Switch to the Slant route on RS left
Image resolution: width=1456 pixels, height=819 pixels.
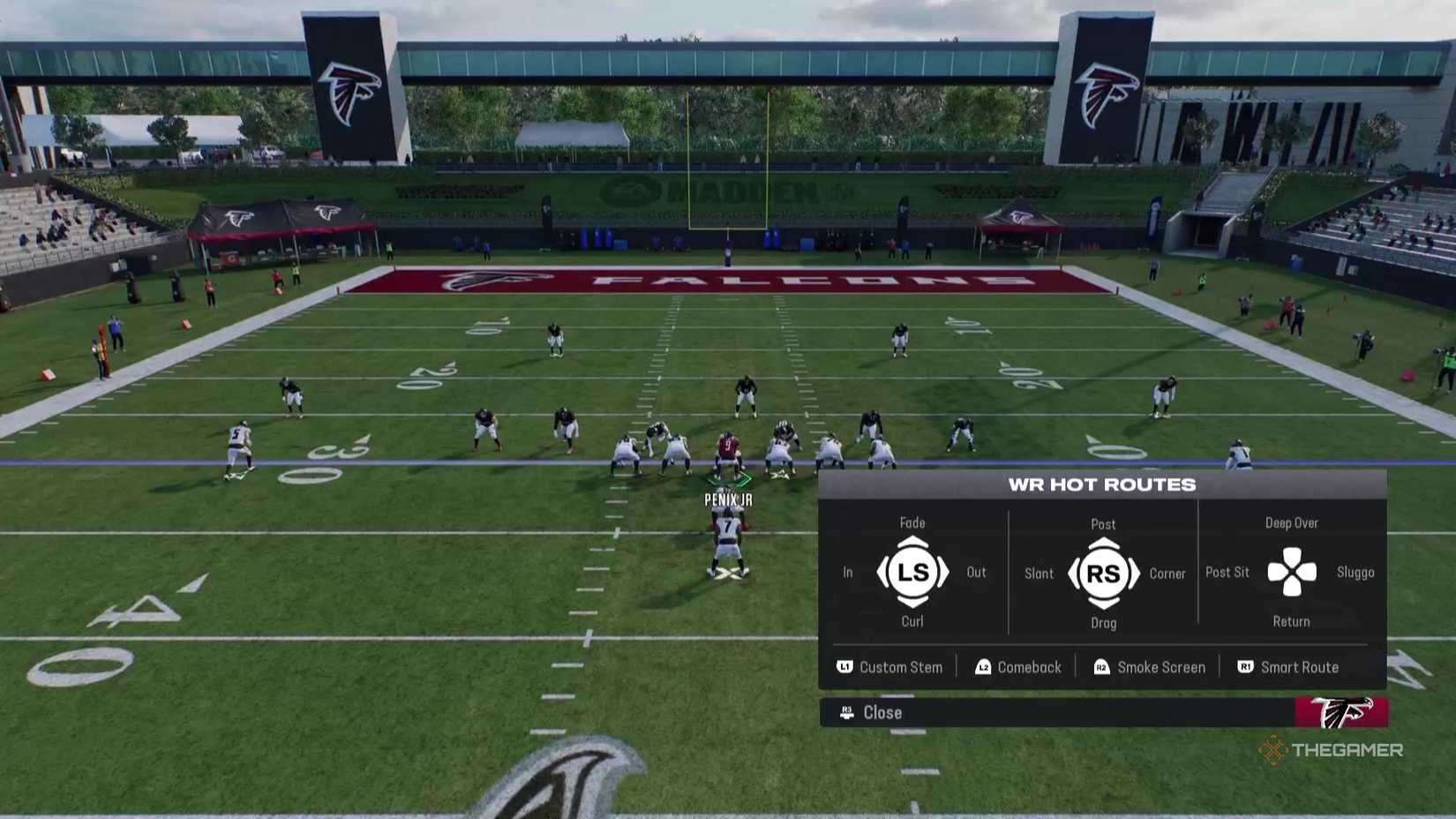tap(1039, 573)
